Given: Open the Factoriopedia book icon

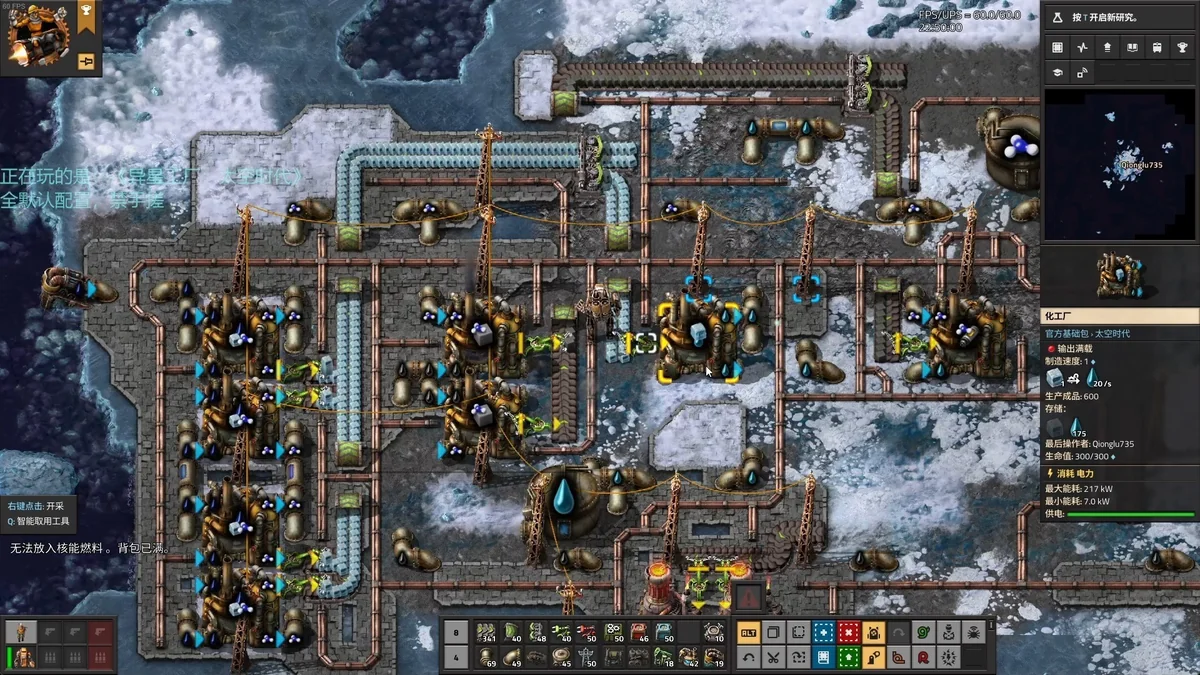Looking at the screenshot, I should [x=1132, y=47].
